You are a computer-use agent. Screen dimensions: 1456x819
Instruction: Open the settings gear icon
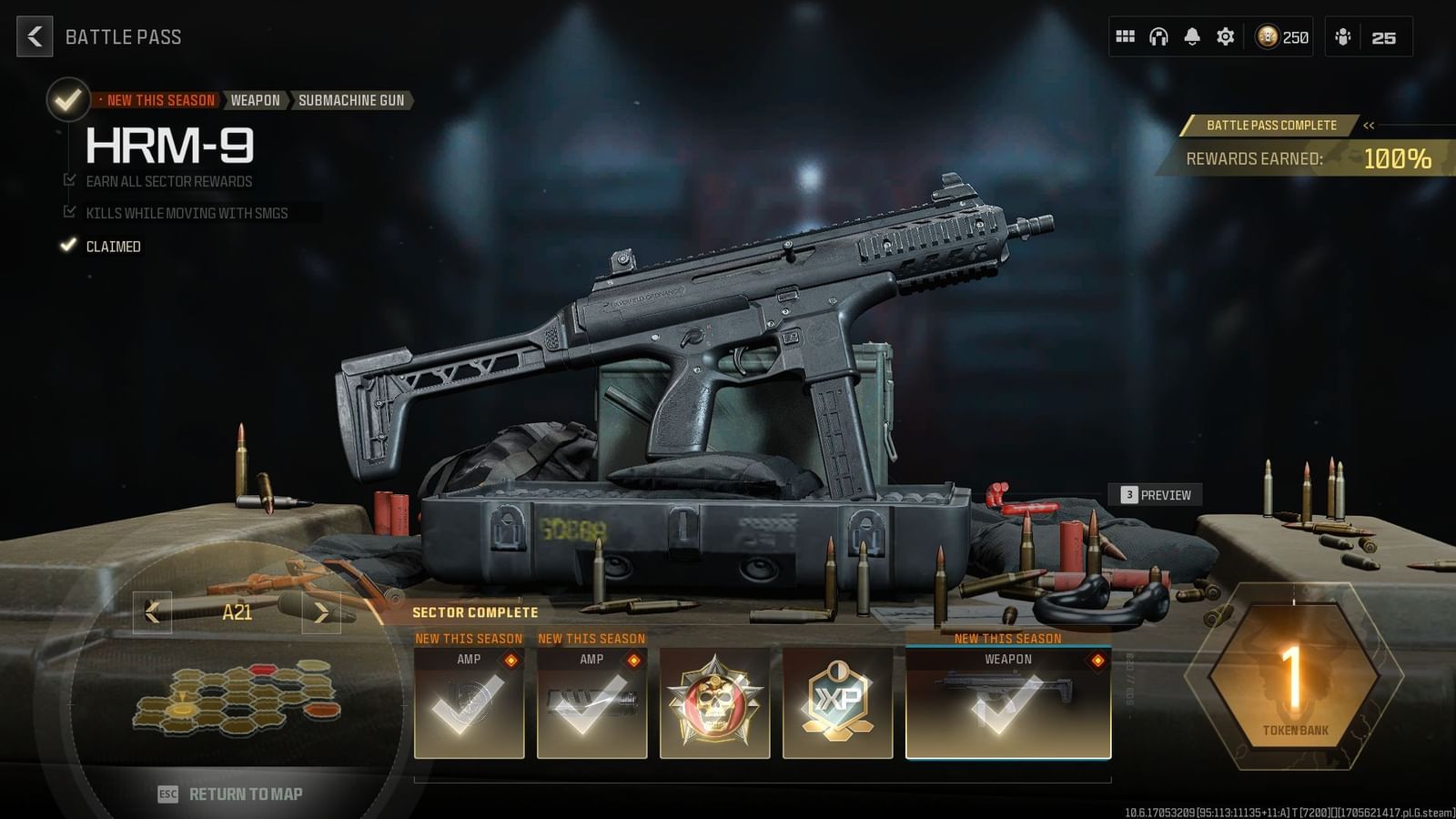(1224, 36)
